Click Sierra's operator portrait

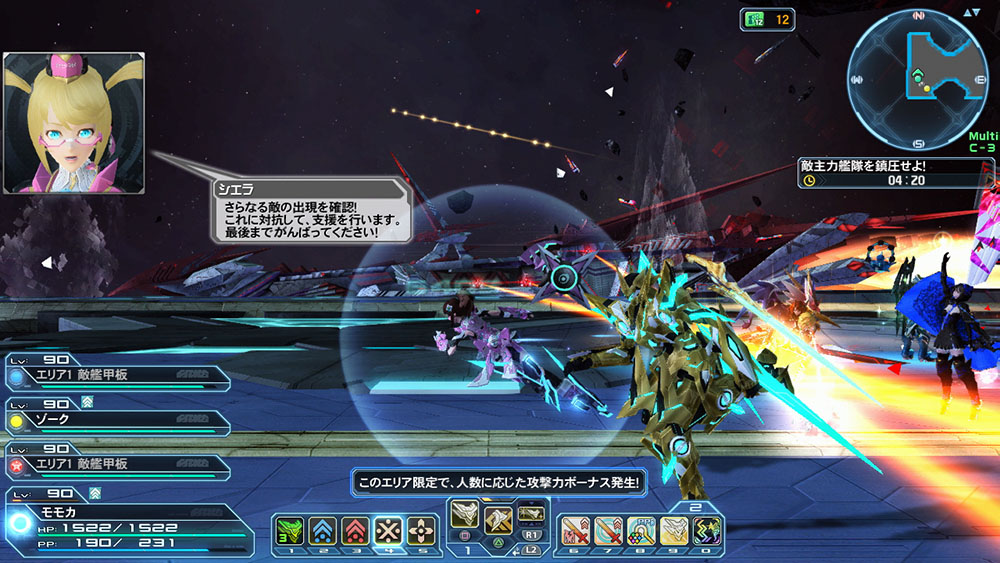click(74, 123)
